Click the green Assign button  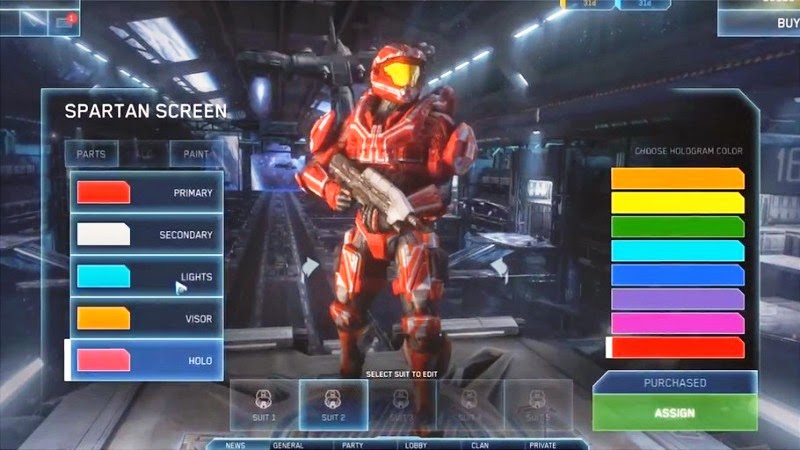[x=675, y=411]
